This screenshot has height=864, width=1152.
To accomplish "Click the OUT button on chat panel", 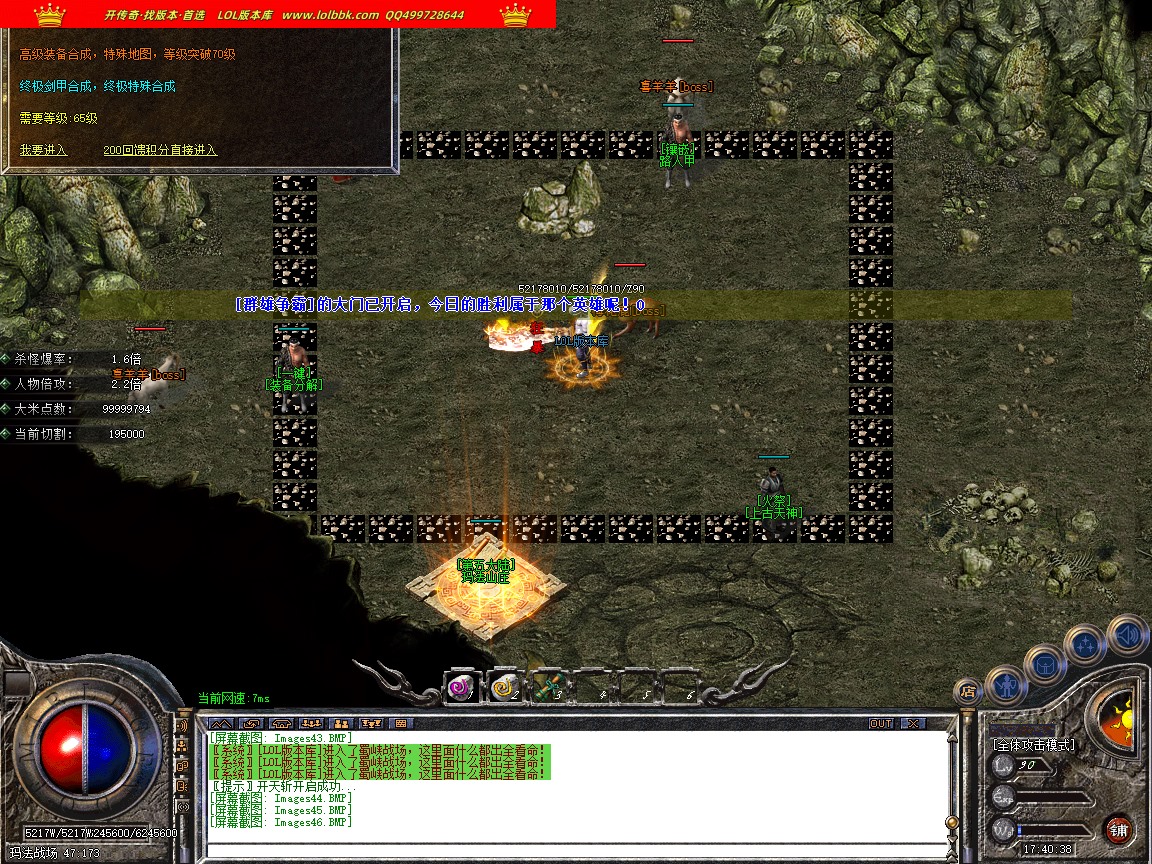I will [x=881, y=723].
